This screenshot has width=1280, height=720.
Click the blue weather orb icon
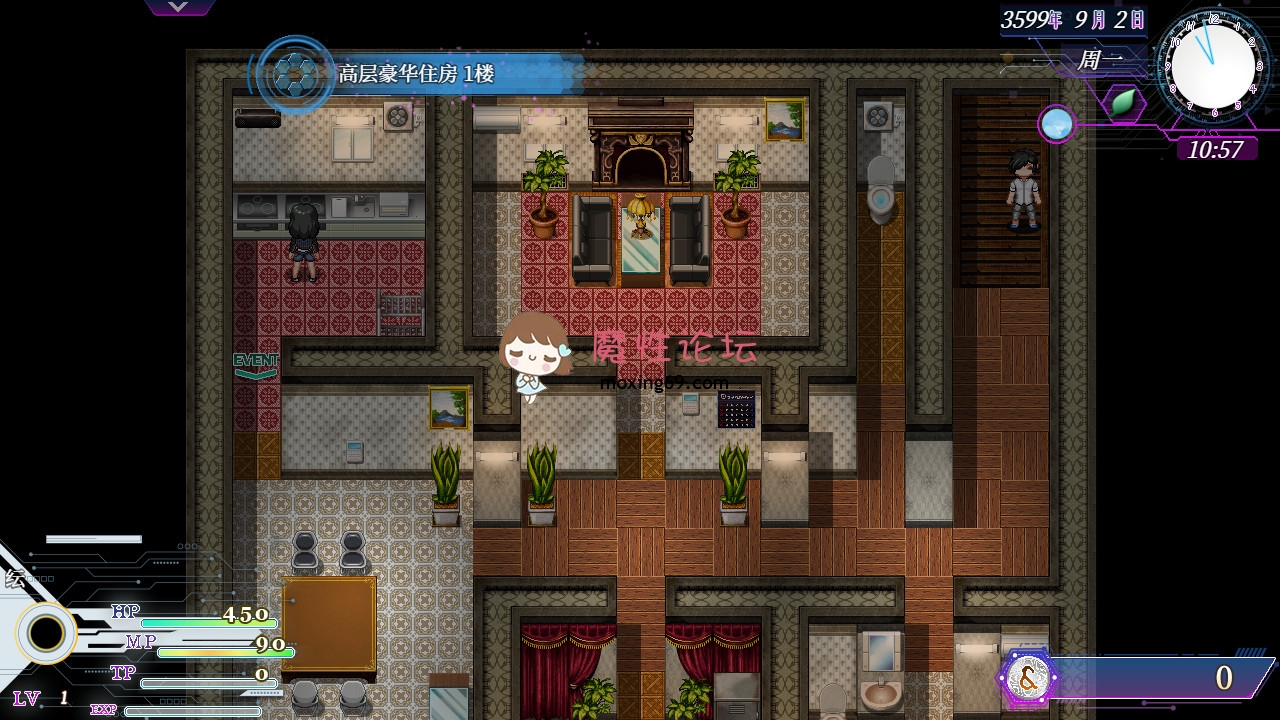click(1055, 124)
